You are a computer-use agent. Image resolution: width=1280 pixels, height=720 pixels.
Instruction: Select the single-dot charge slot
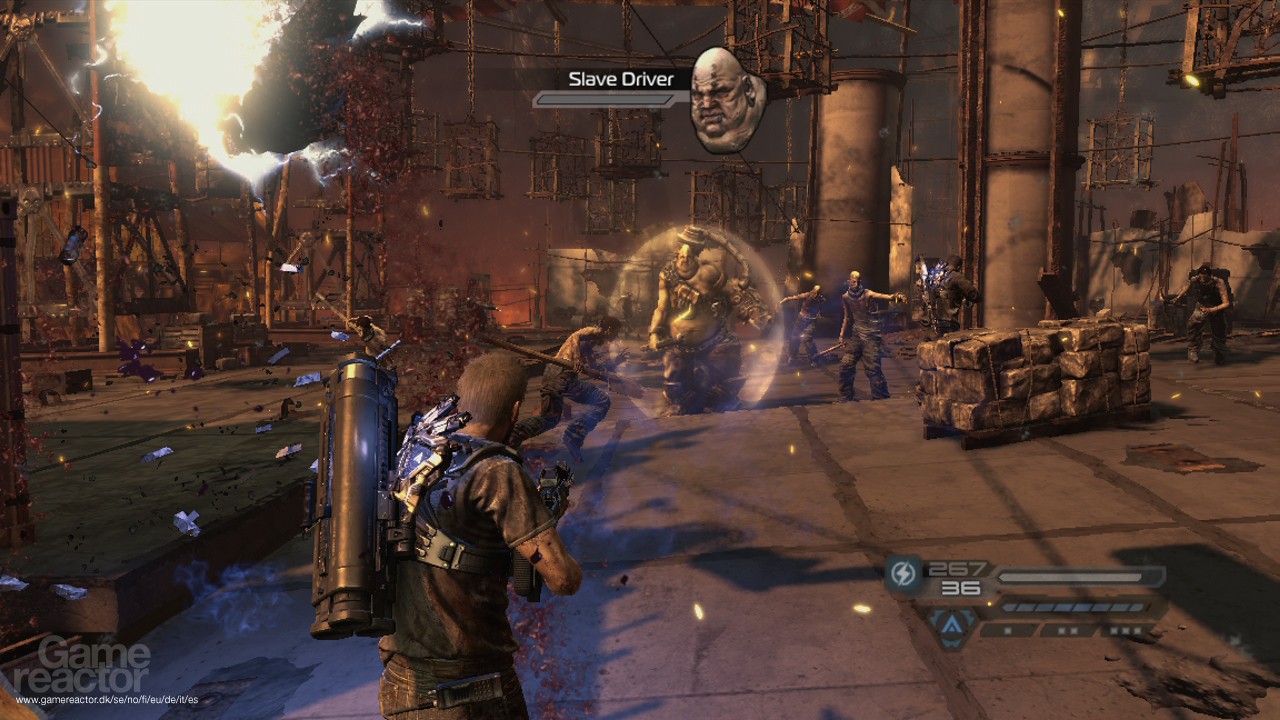click(1008, 630)
